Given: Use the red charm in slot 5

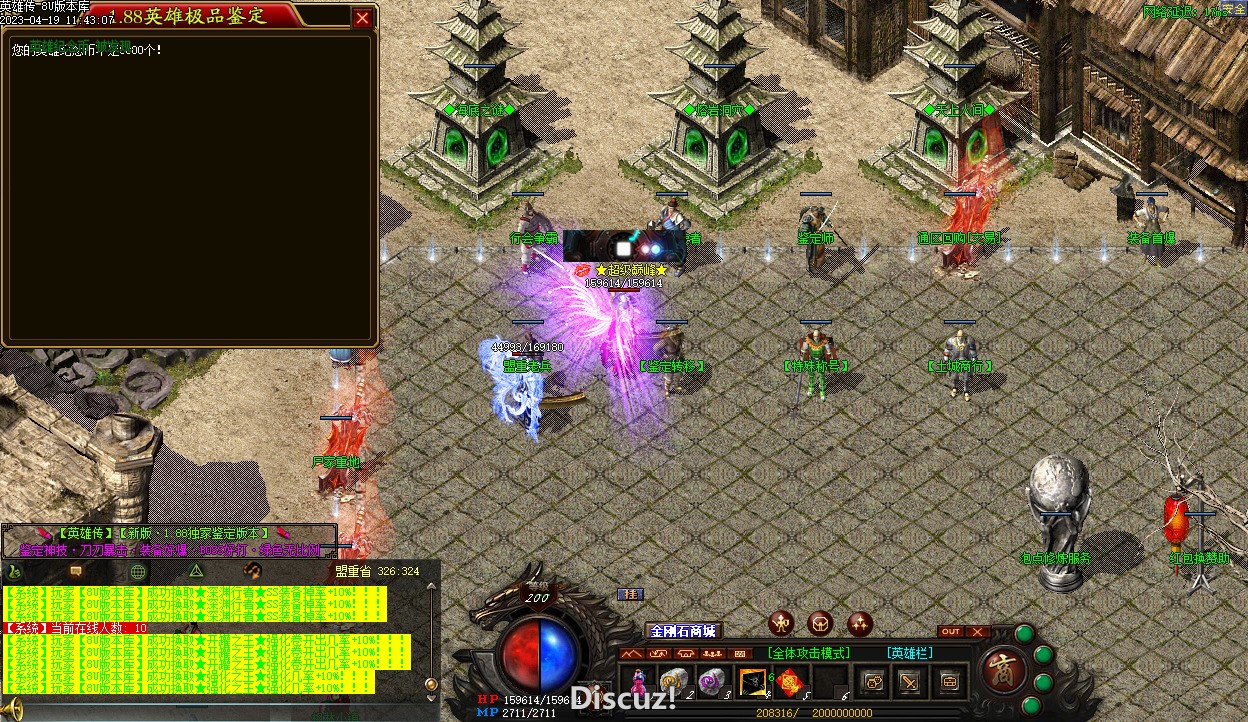Looking at the screenshot, I should tap(791, 682).
